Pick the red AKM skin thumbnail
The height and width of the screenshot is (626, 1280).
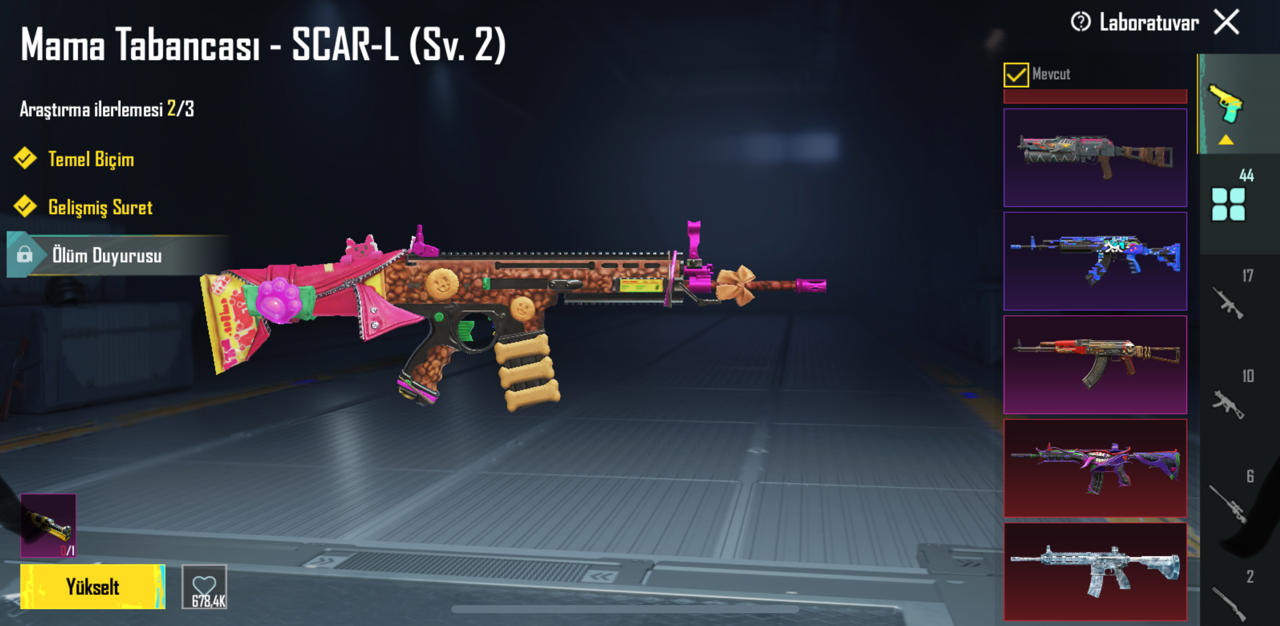(x=1095, y=364)
